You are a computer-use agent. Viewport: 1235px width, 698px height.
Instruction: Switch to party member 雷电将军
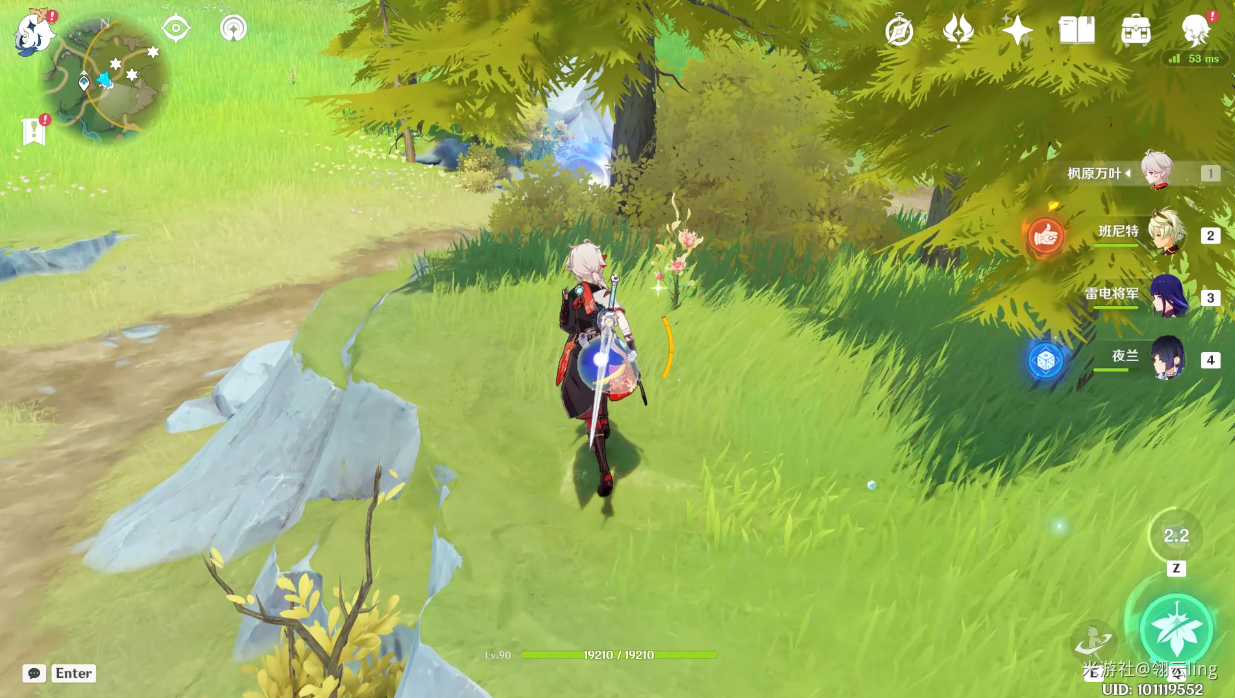pyautogui.click(x=1165, y=296)
